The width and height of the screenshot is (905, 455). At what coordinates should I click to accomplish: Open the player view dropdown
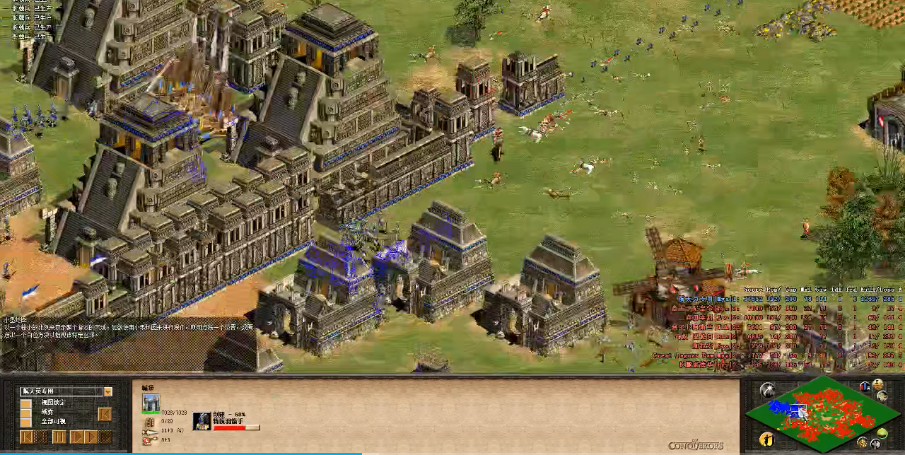click(107, 391)
